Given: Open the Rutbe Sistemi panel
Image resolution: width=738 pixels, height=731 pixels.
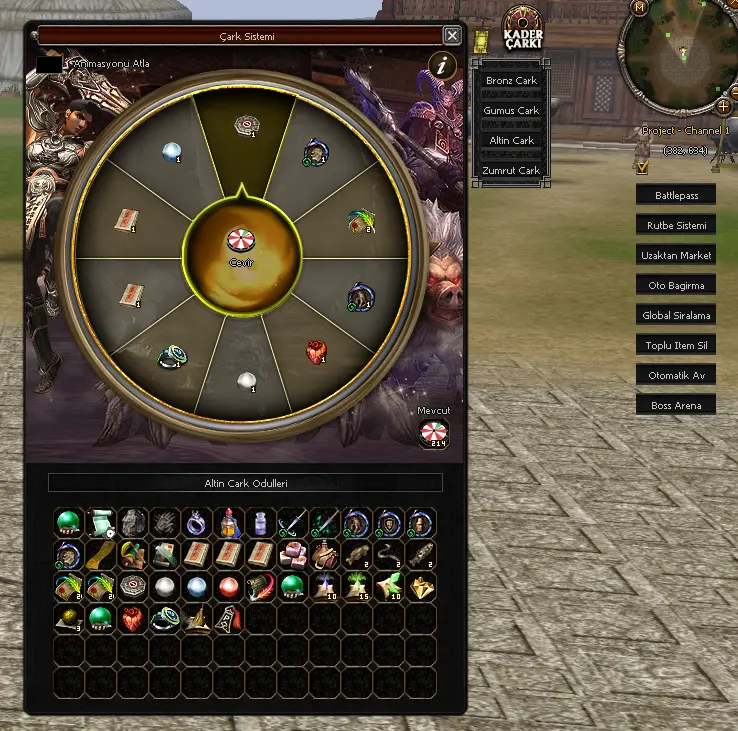Looking at the screenshot, I should pyautogui.click(x=676, y=225).
